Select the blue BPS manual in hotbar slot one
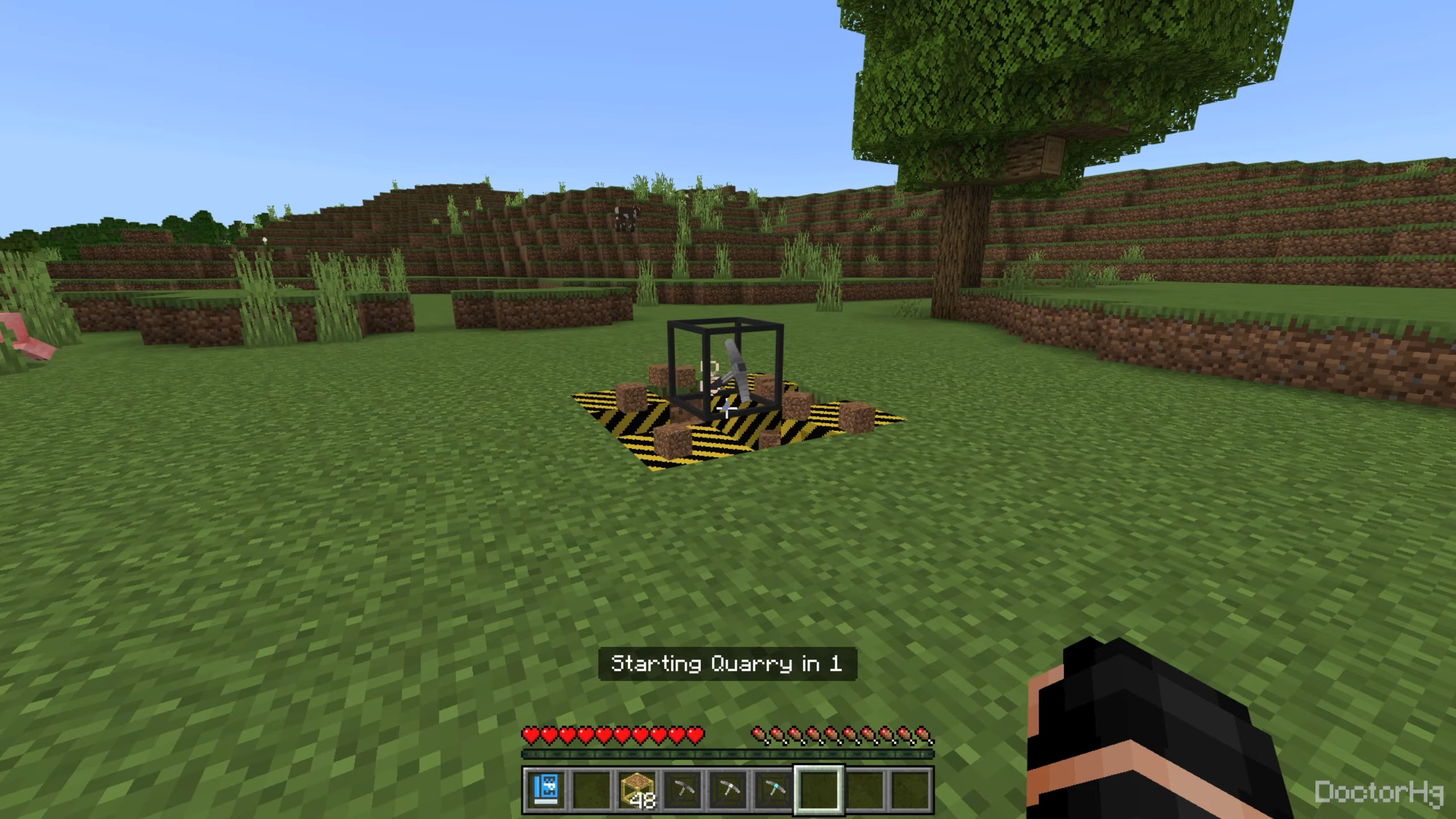This screenshot has width=1456, height=819. pyautogui.click(x=544, y=789)
